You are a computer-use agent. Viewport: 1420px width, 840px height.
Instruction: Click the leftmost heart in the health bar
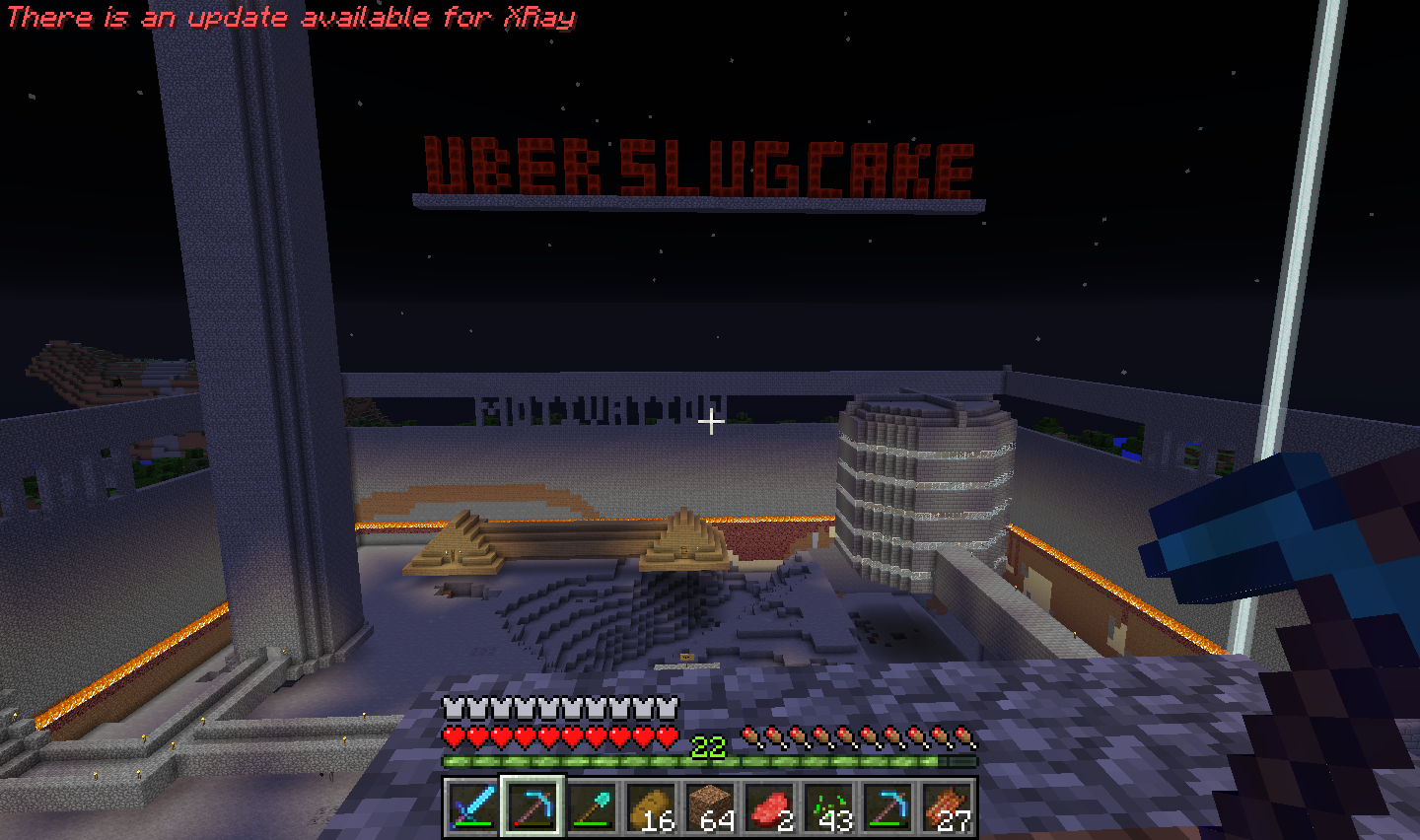point(453,735)
